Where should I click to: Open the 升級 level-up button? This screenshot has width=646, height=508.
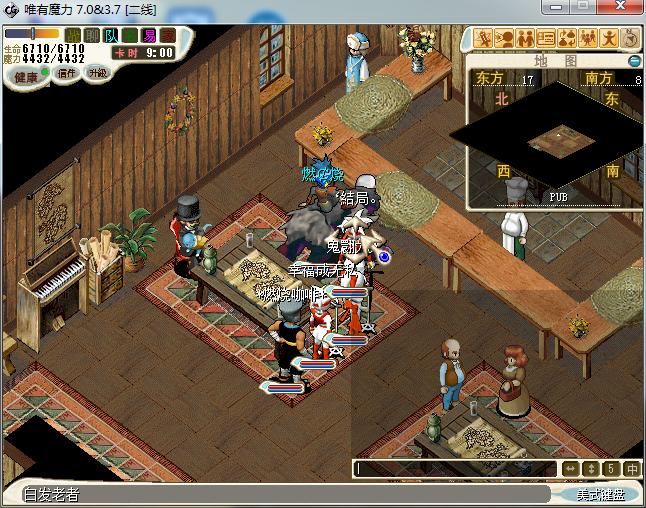97,73
